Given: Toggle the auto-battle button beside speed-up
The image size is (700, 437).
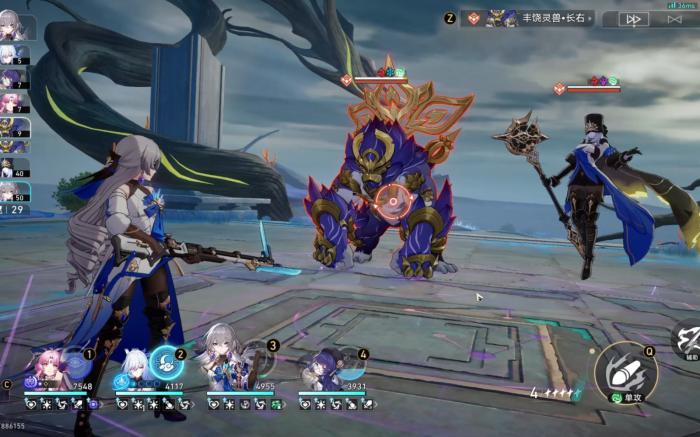Looking at the screenshot, I should 677,19.
